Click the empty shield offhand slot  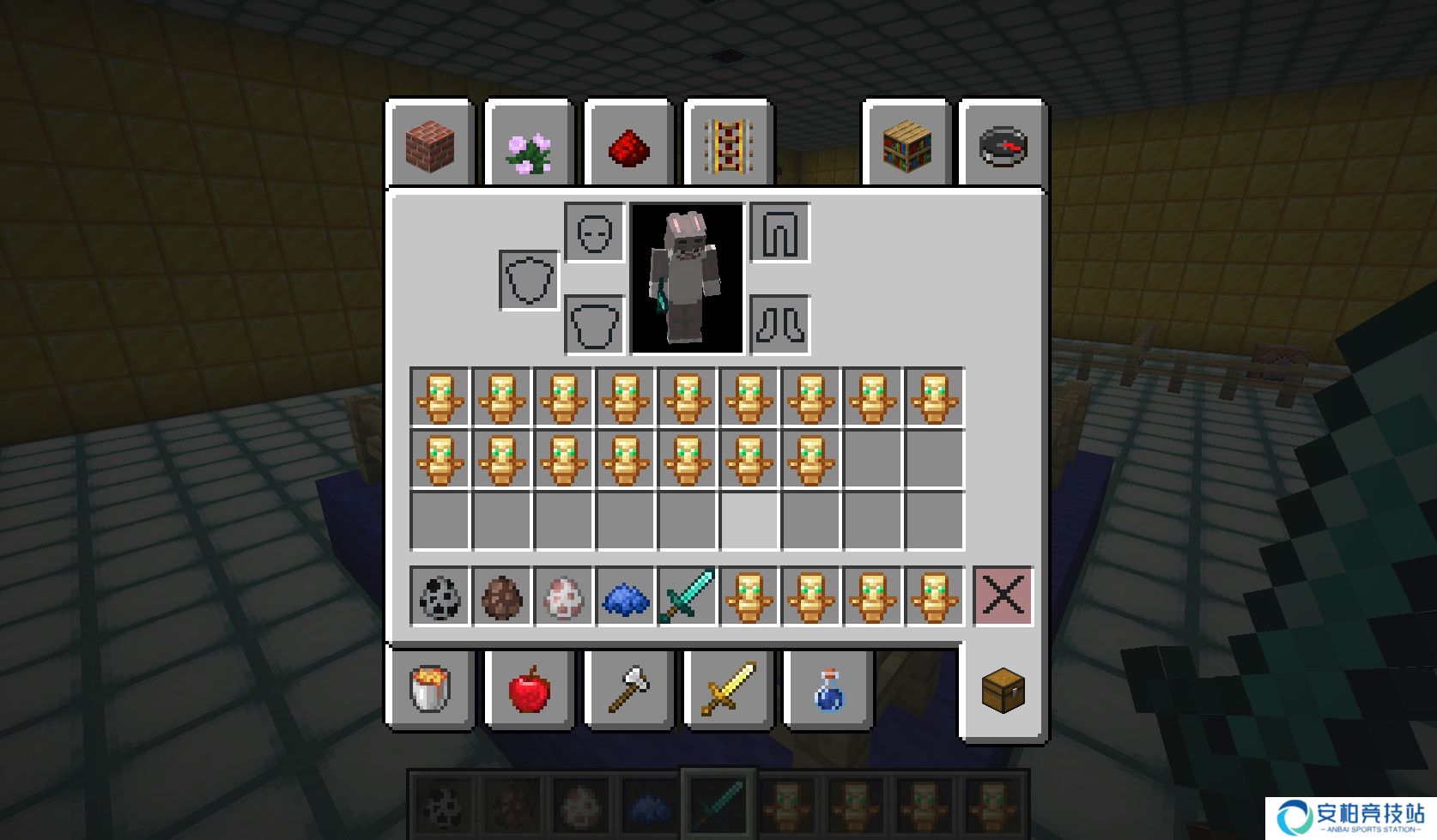pyautogui.click(x=529, y=280)
